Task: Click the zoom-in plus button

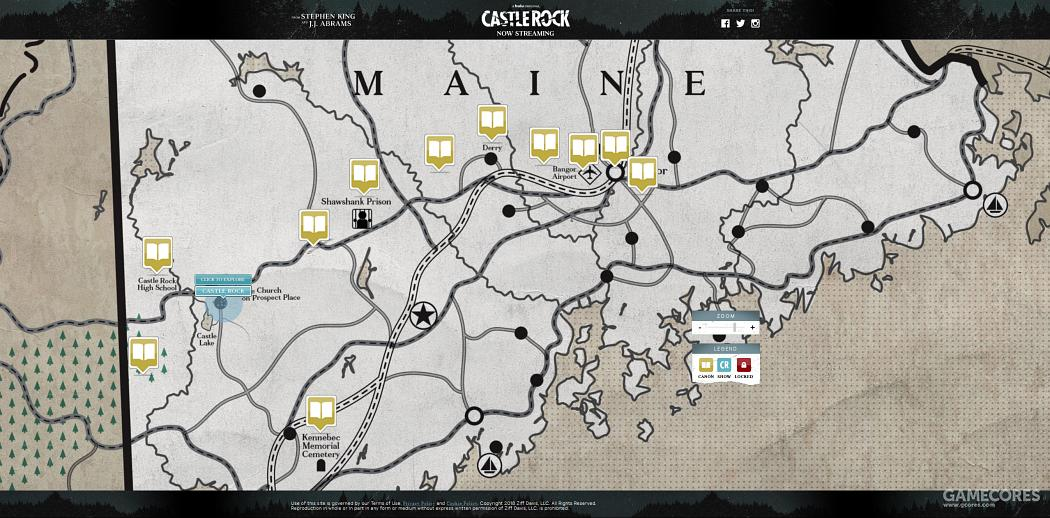Action: (752, 328)
